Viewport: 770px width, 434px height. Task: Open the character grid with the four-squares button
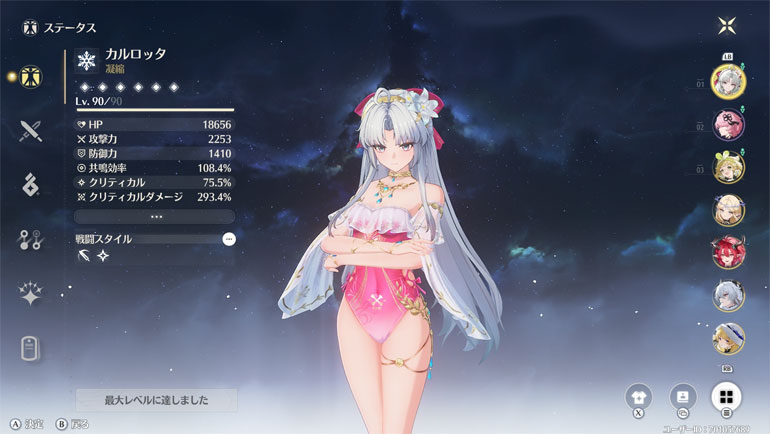pyautogui.click(x=726, y=396)
